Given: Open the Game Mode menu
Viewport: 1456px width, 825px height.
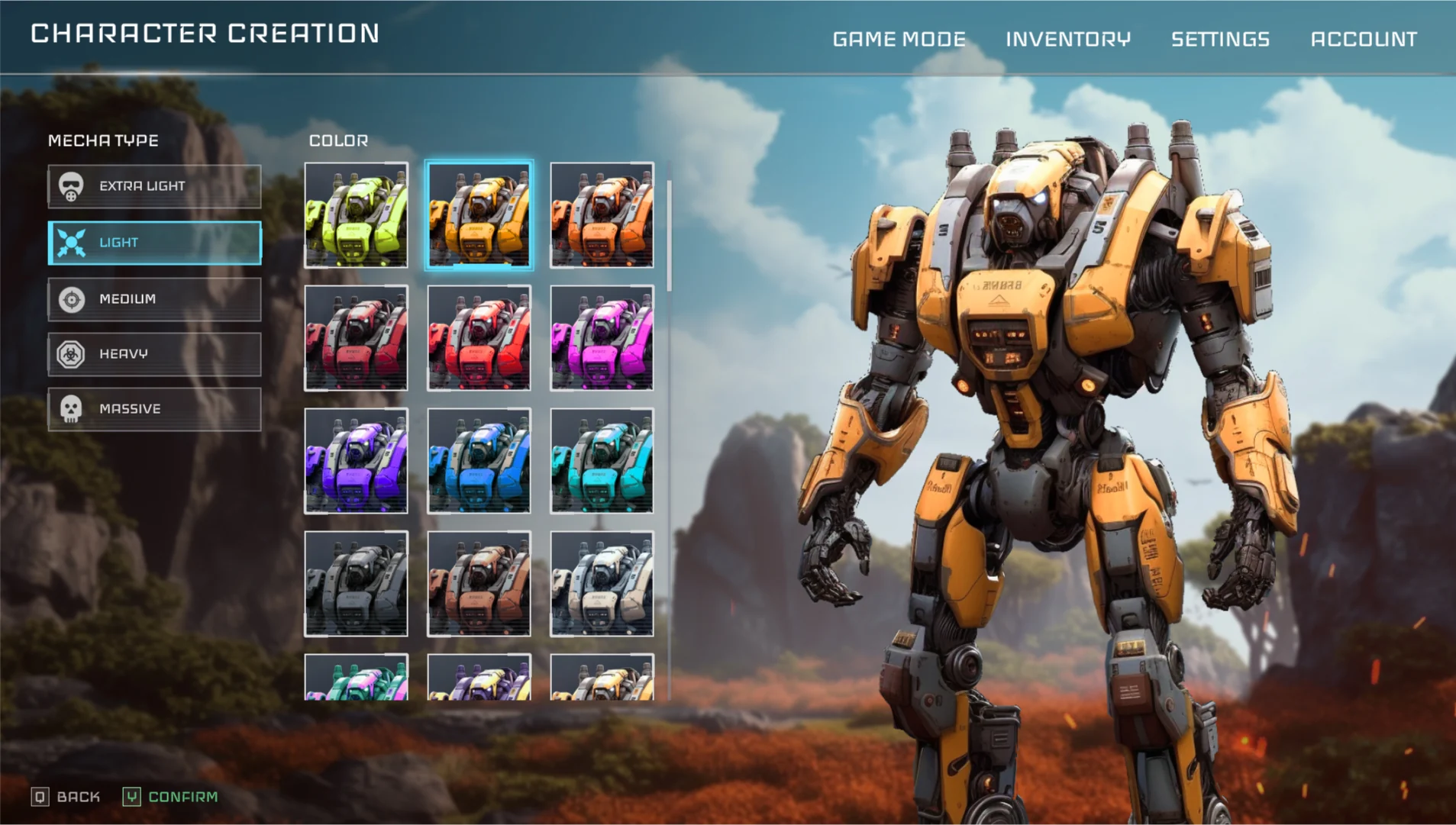Looking at the screenshot, I should tap(899, 39).
